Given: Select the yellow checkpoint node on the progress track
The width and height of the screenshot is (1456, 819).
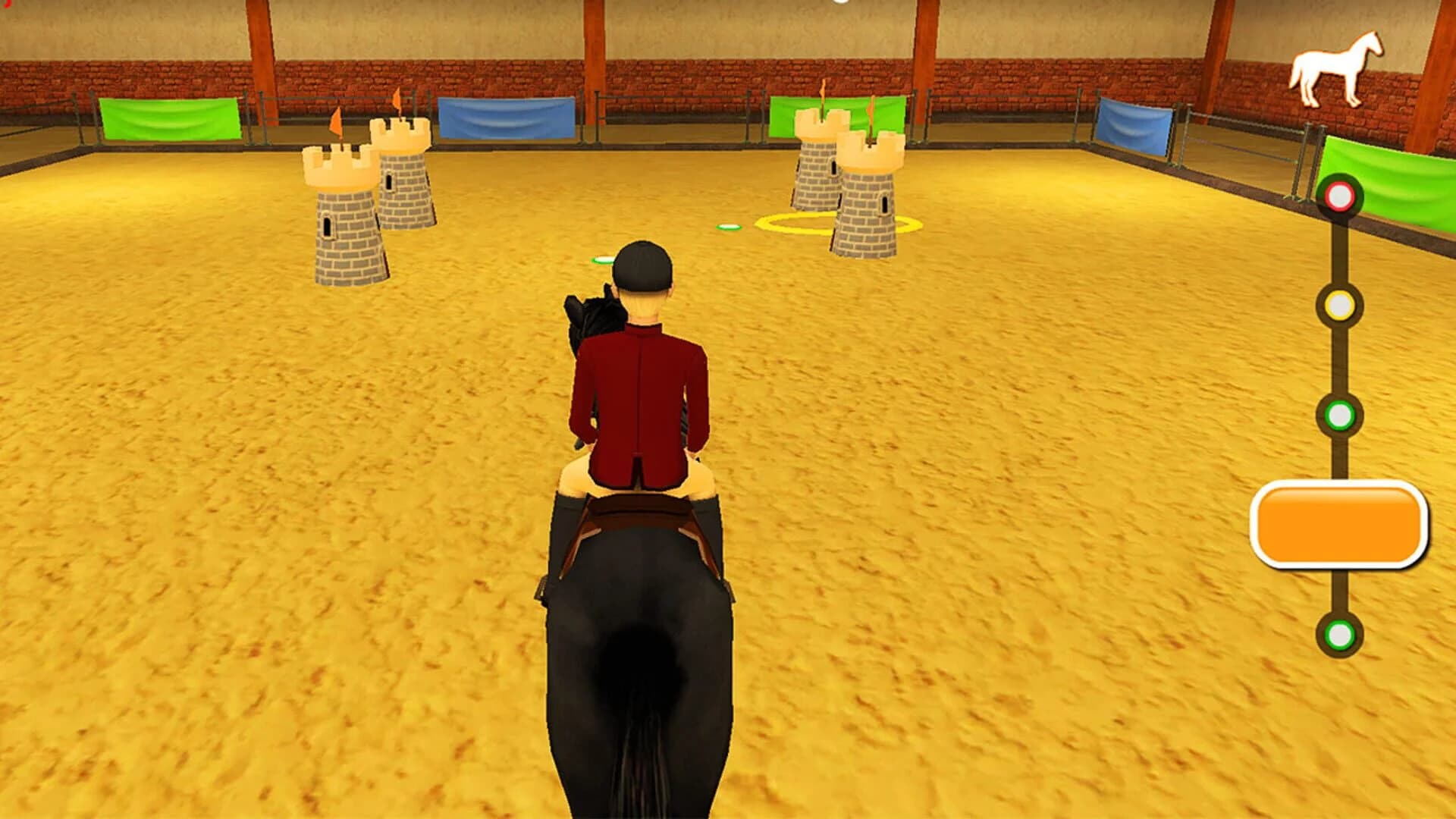Looking at the screenshot, I should coord(1341,303).
